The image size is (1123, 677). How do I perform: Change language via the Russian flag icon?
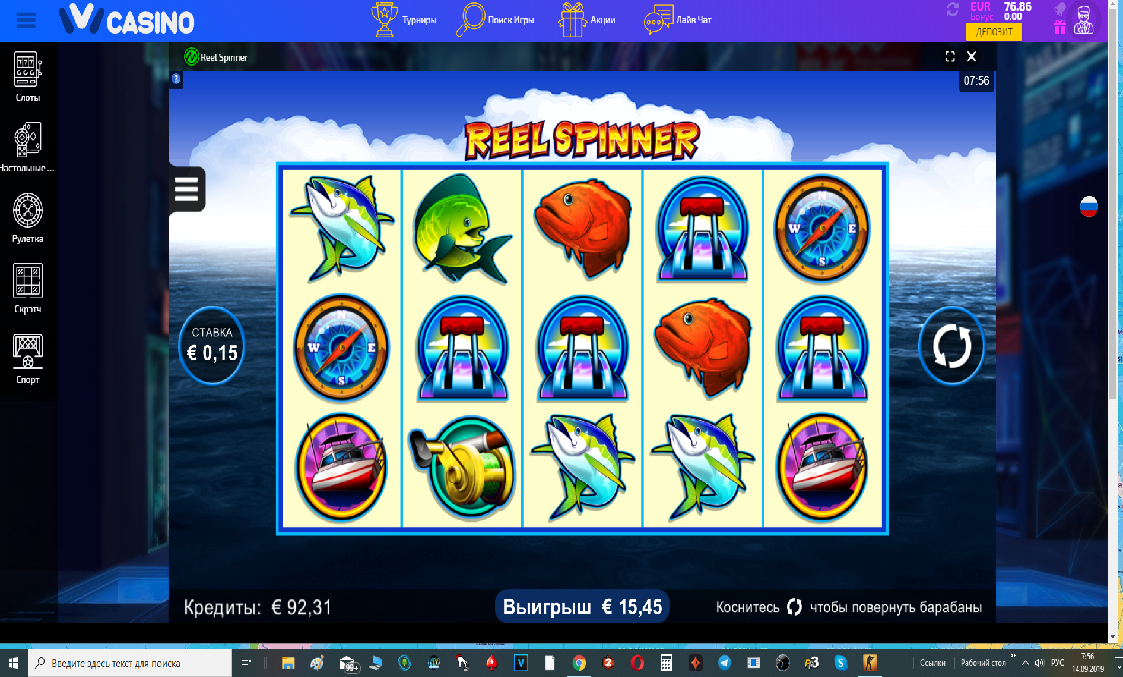[x=1088, y=207]
